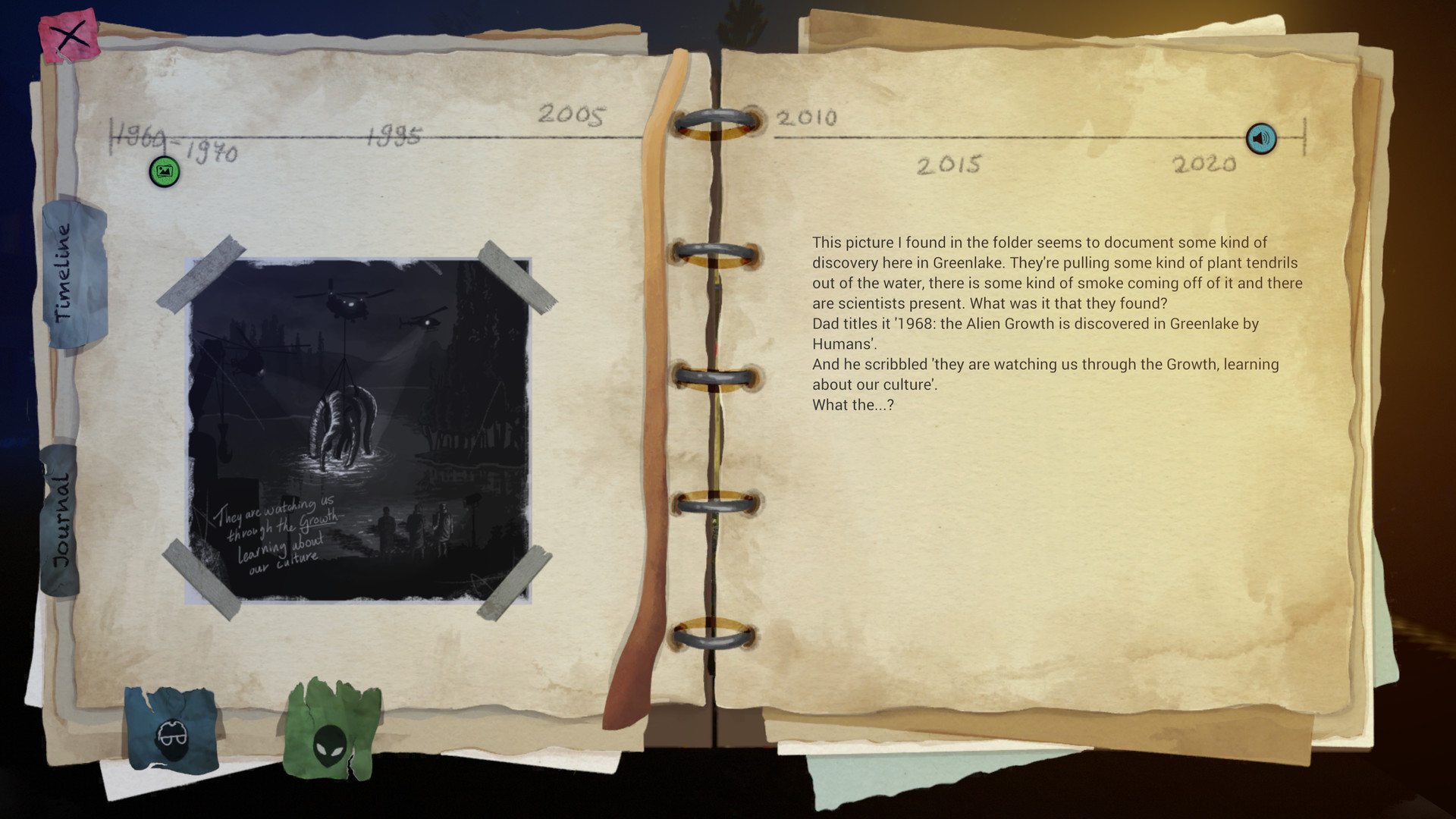Click the picture symbol in the green circle
The height and width of the screenshot is (819, 1456).
pos(165,173)
